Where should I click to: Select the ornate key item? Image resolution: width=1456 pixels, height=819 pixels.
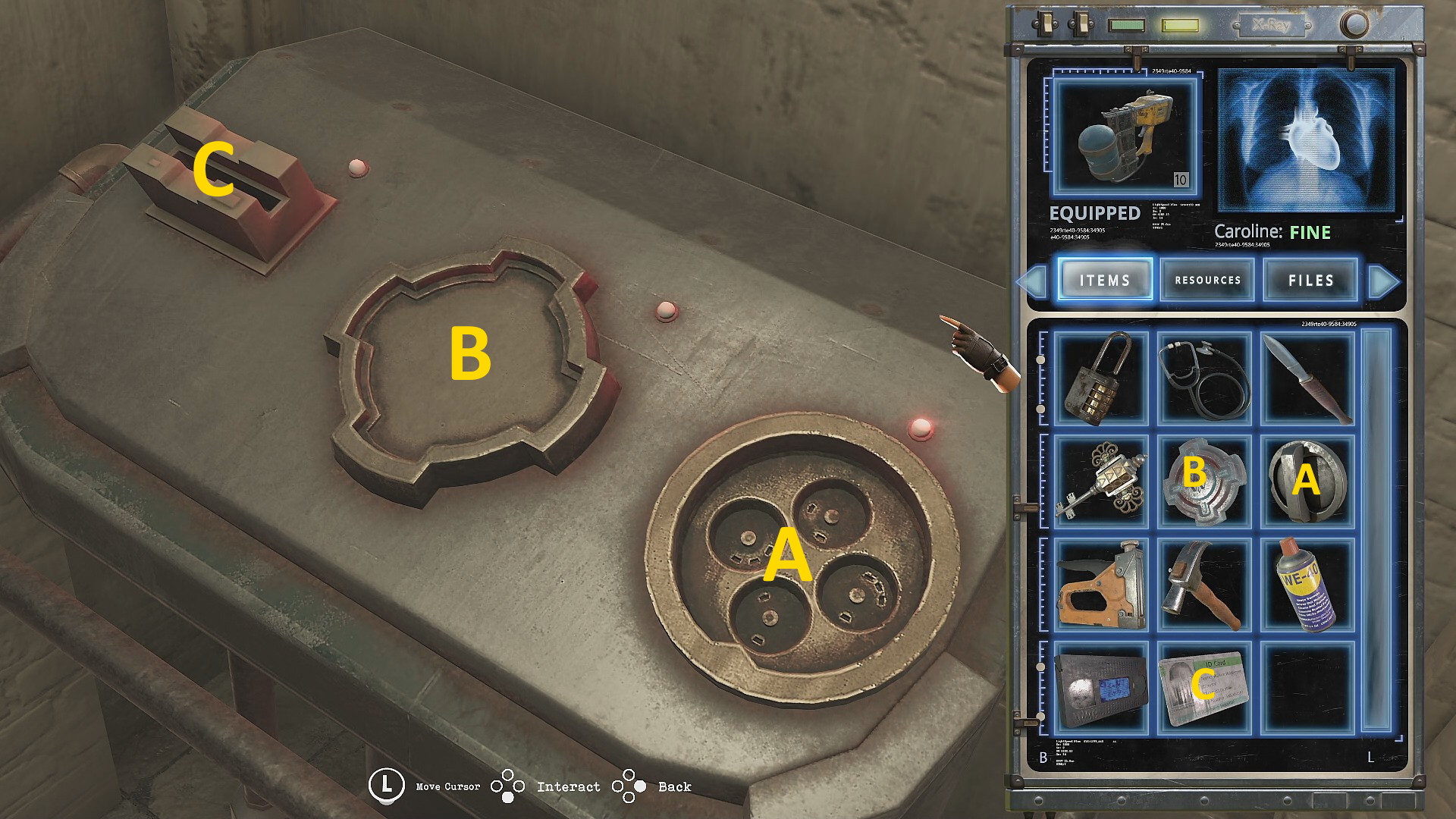[1101, 481]
